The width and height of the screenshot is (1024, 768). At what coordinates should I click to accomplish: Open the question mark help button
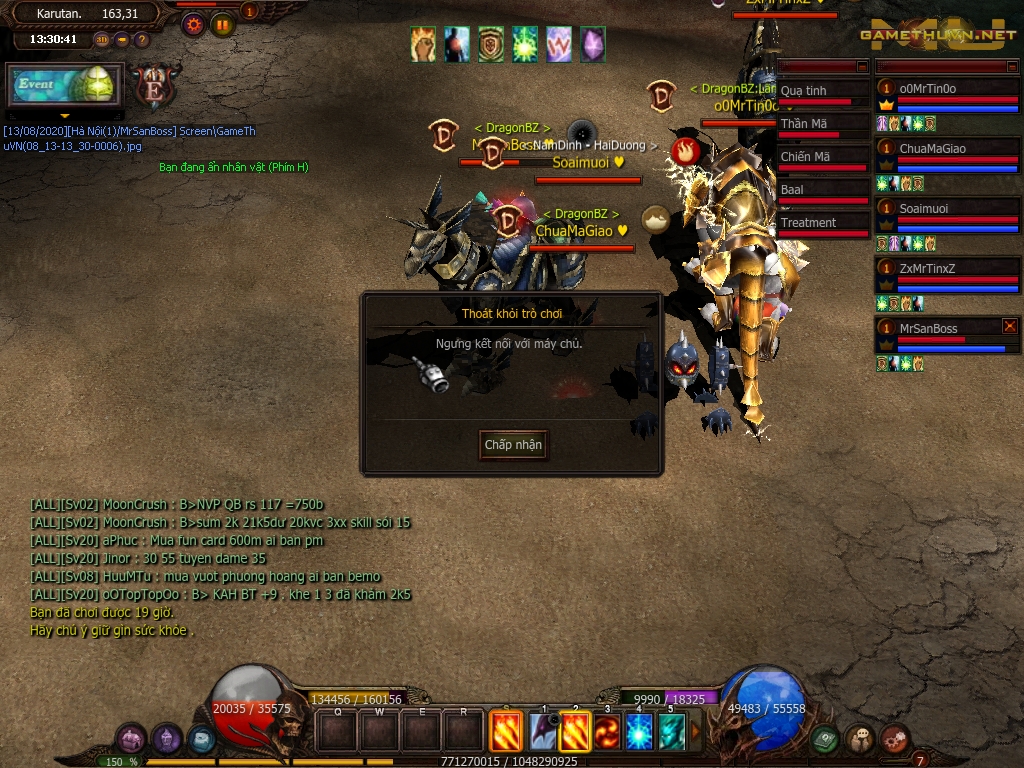click(x=142, y=40)
